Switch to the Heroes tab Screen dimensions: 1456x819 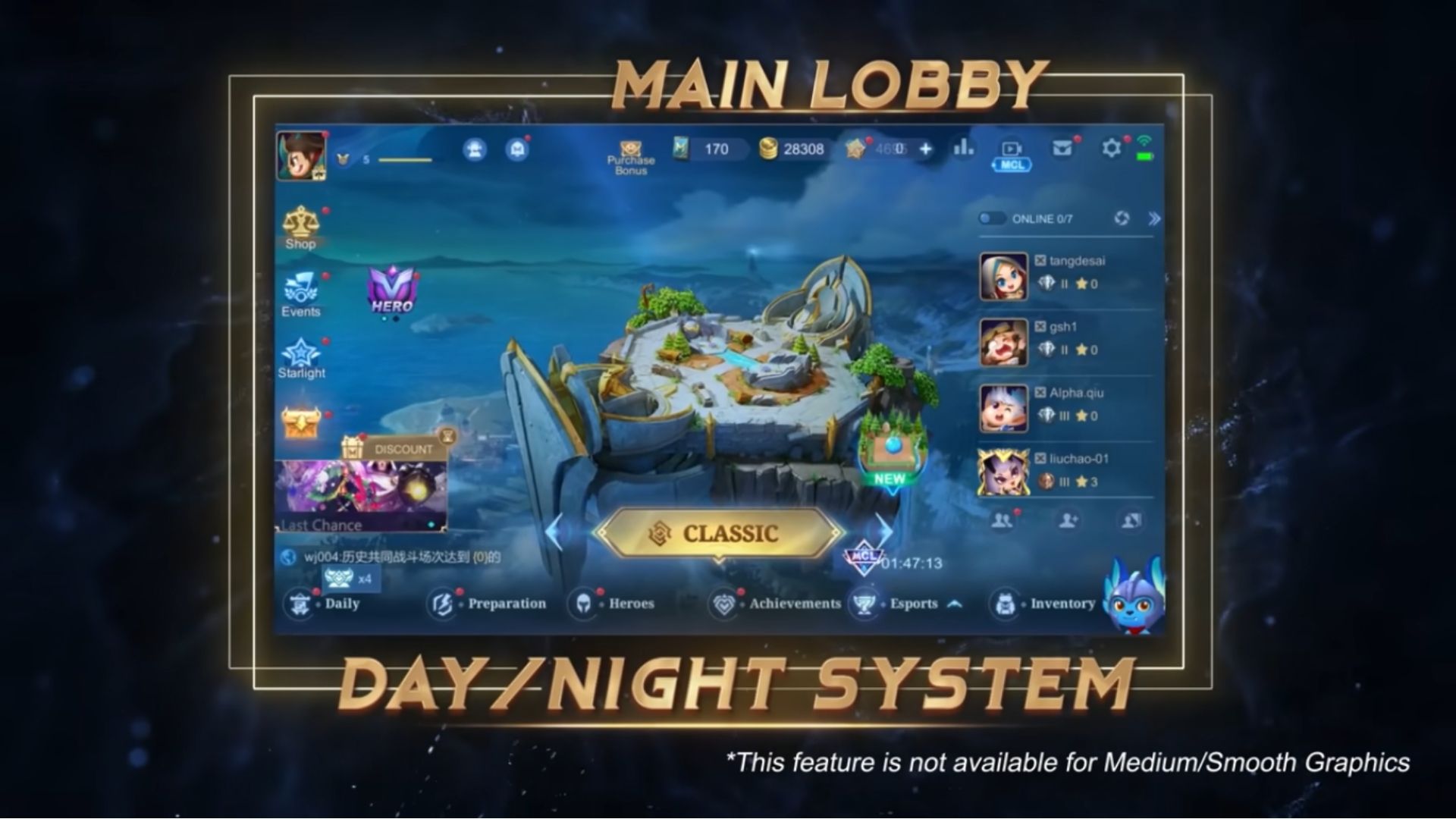pos(614,603)
